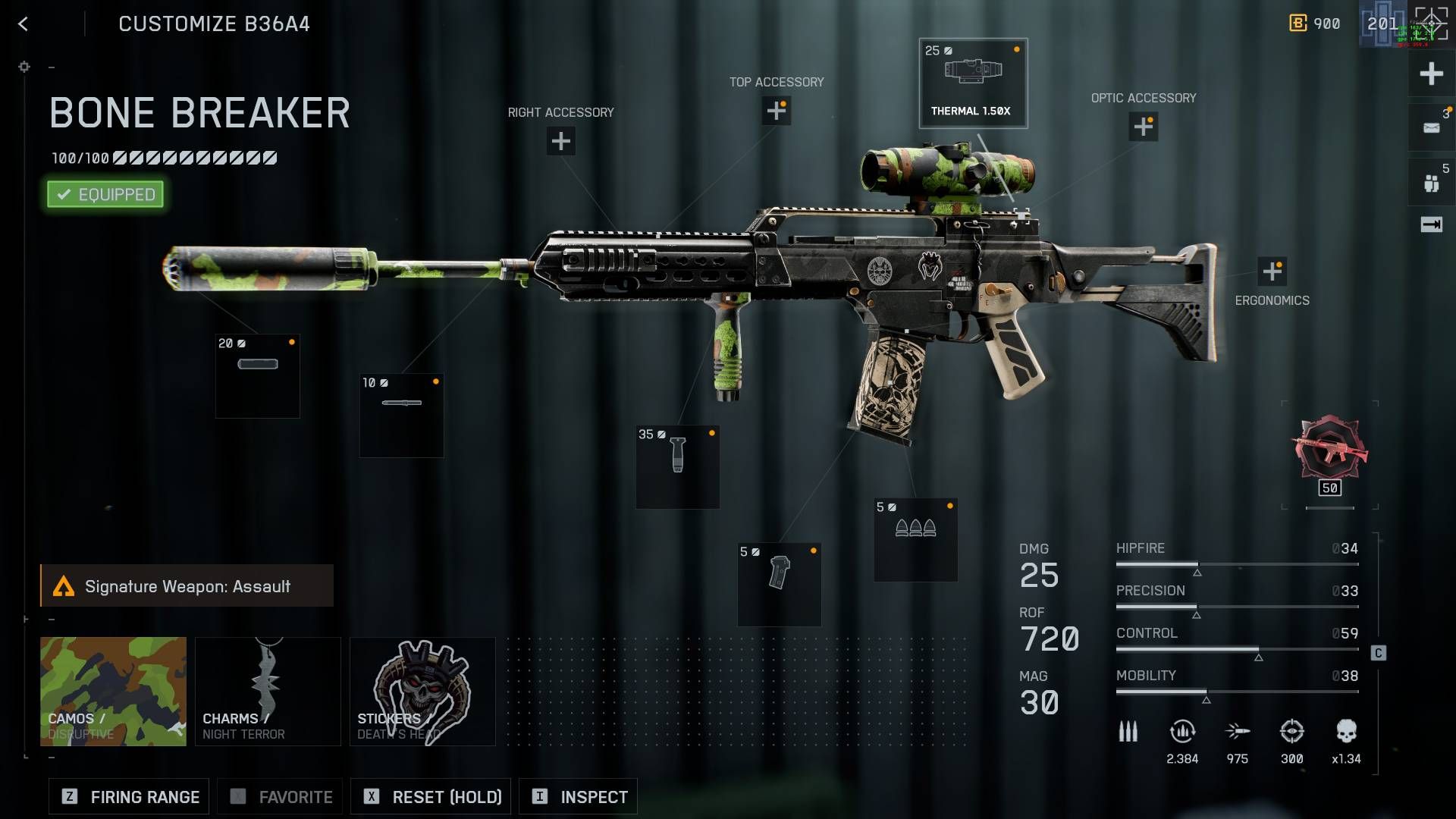Open the Camos Disruptive tab
1456x819 pixels.
pos(112,691)
